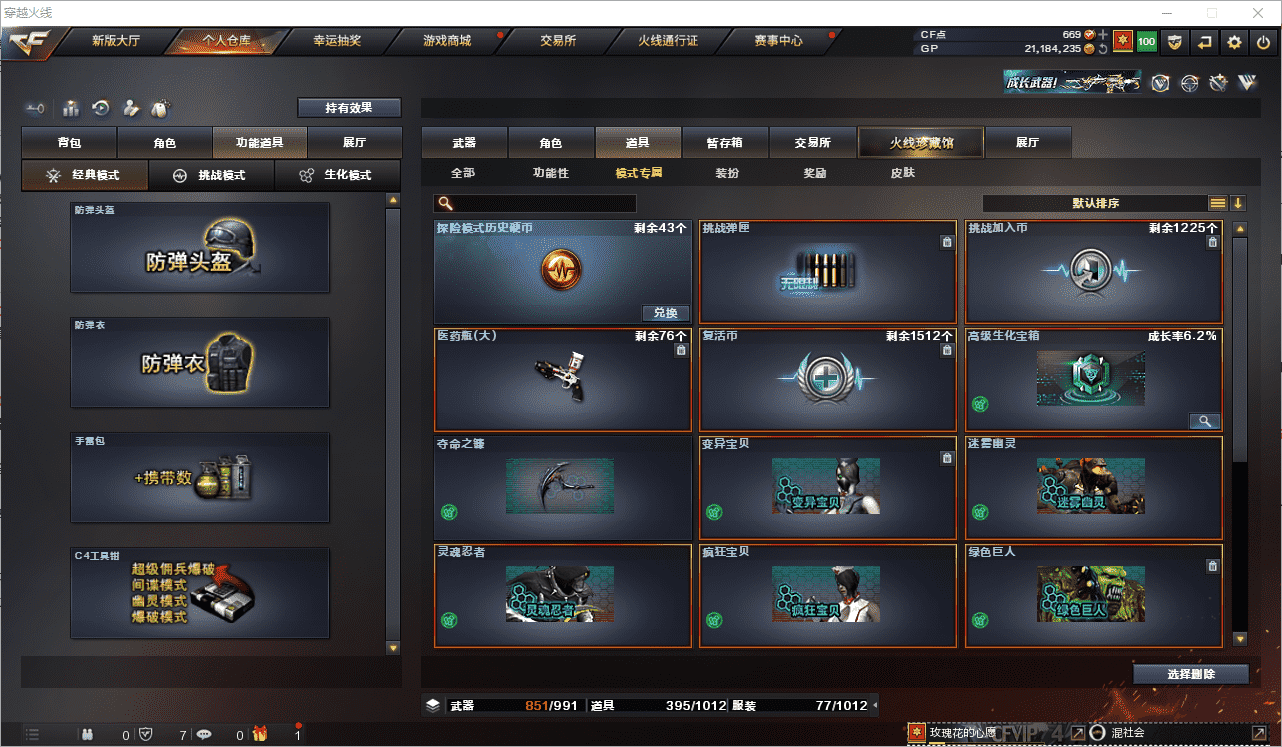Show the 功能性 item filter

click(x=550, y=173)
